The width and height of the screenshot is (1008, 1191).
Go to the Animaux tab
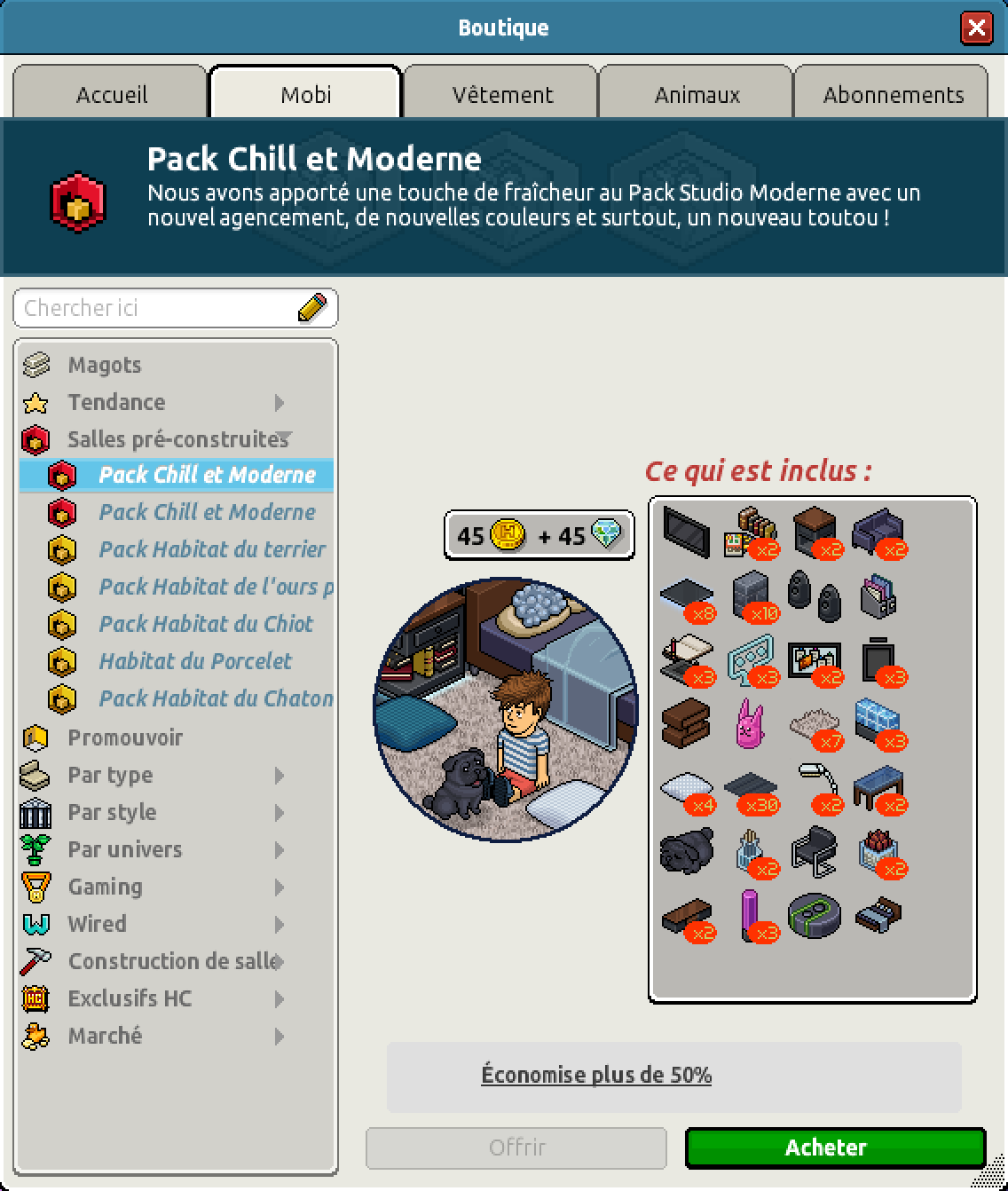[x=697, y=94]
